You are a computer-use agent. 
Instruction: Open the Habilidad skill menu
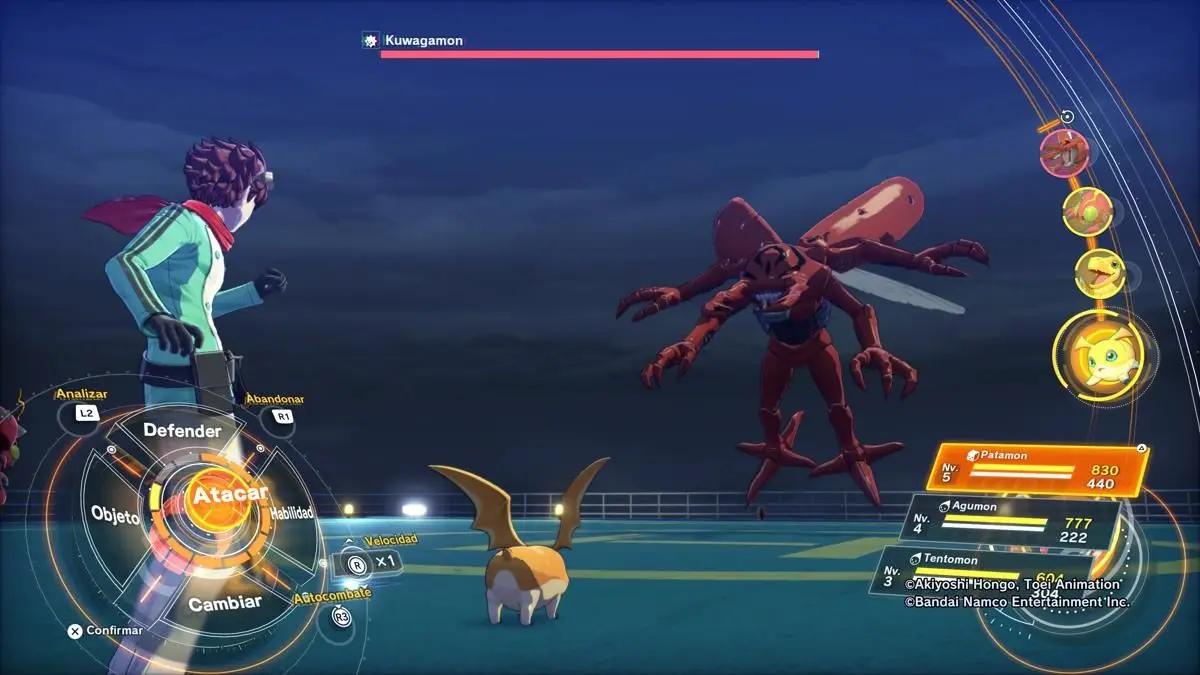pyautogui.click(x=291, y=513)
